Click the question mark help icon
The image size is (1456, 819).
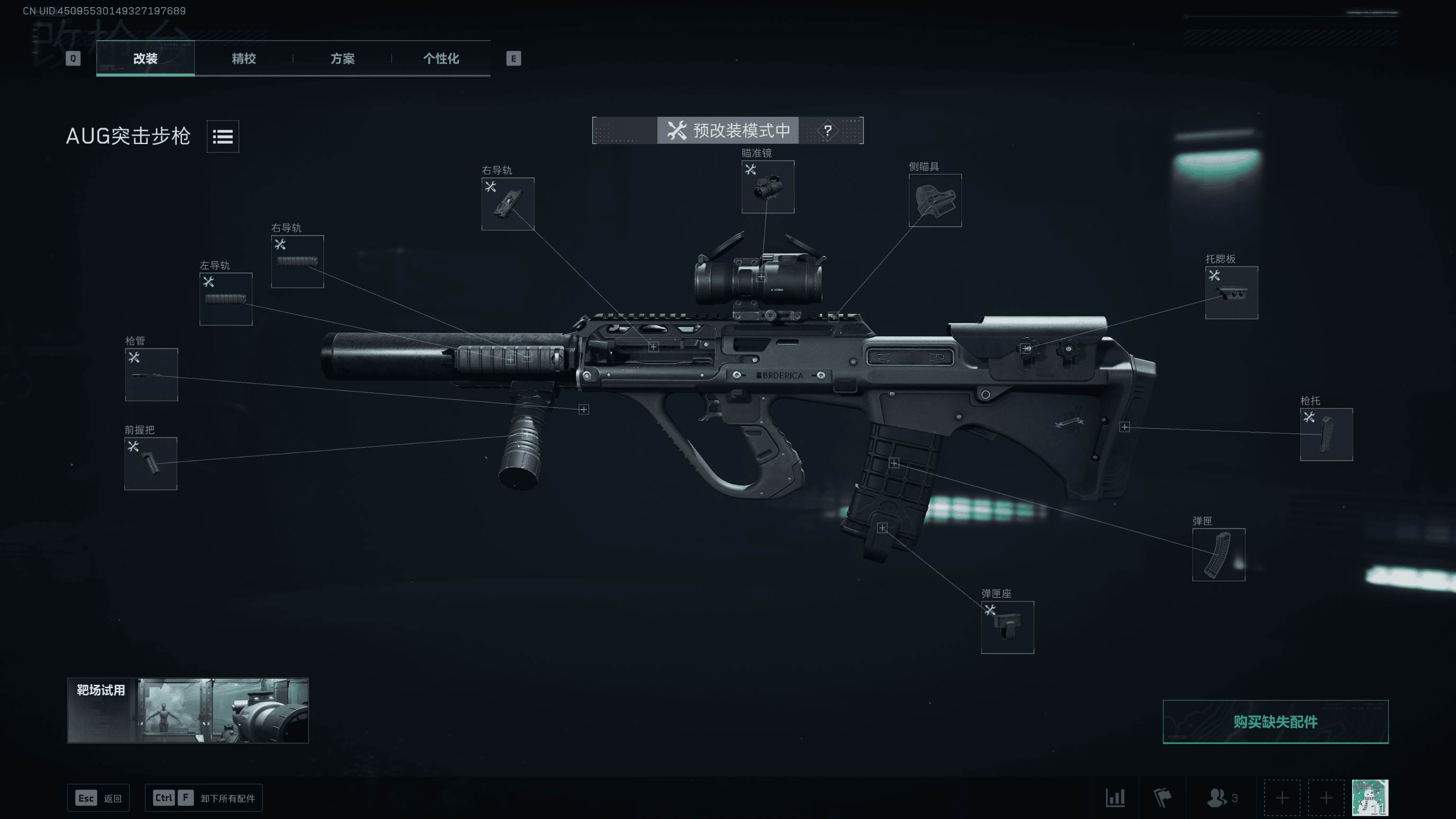point(828,130)
